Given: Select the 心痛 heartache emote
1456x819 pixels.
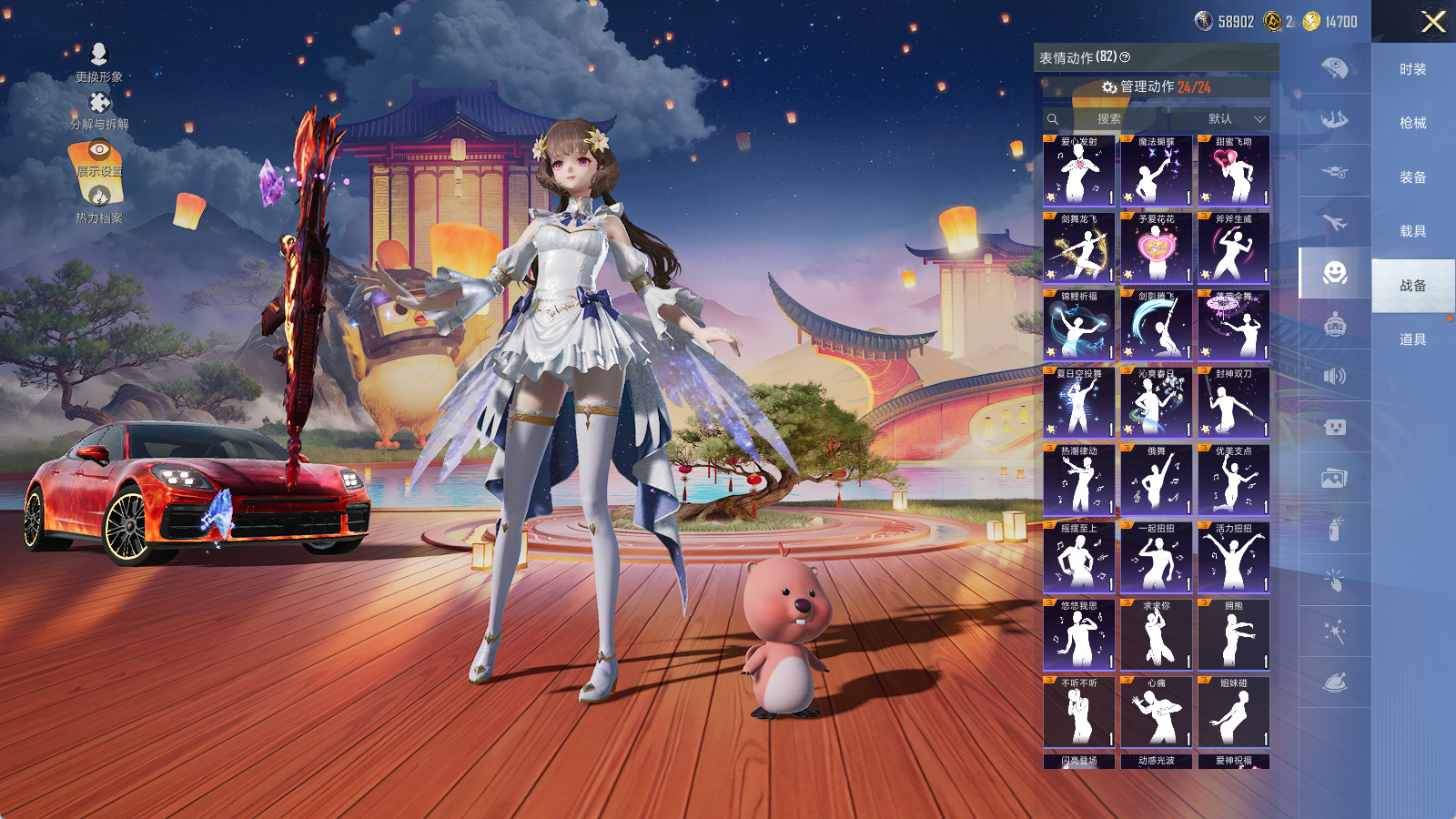Looking at the screenshot, I should [1156, 713].
